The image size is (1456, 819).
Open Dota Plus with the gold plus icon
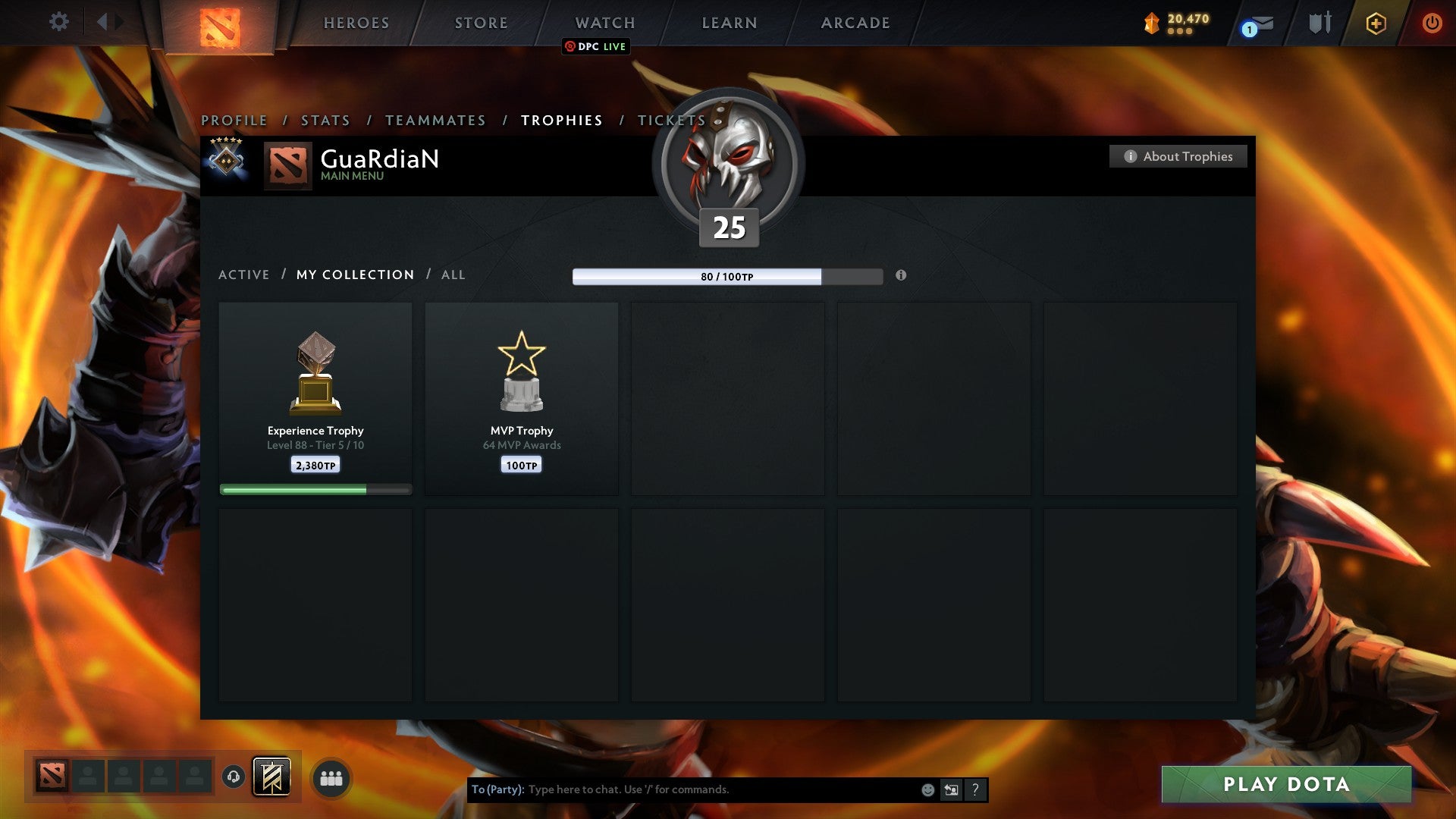(1375, 23)
